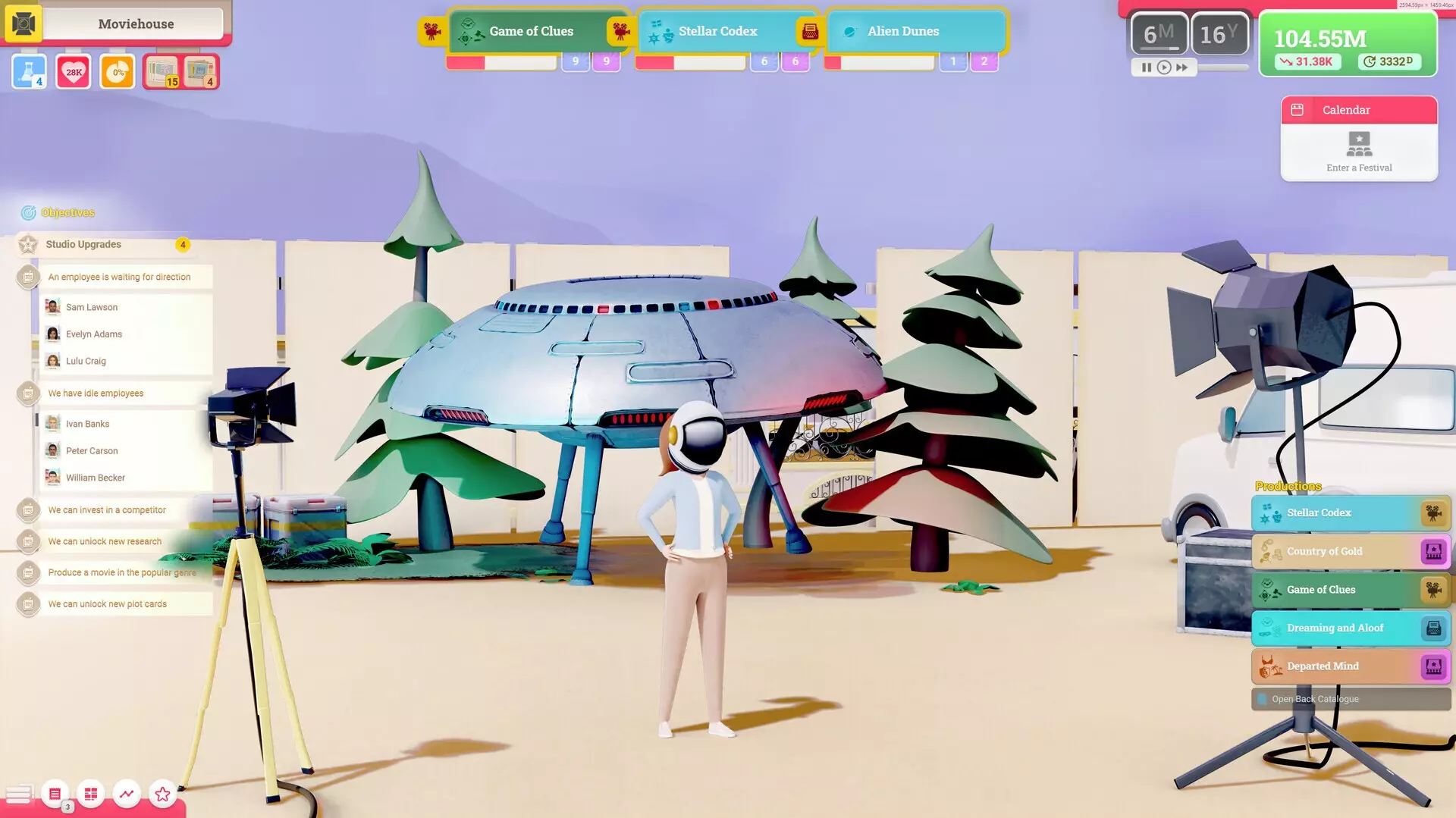Screen dimensions: 1456x818
Task: Pause the game time
Action: click(x=1147, y=67)
